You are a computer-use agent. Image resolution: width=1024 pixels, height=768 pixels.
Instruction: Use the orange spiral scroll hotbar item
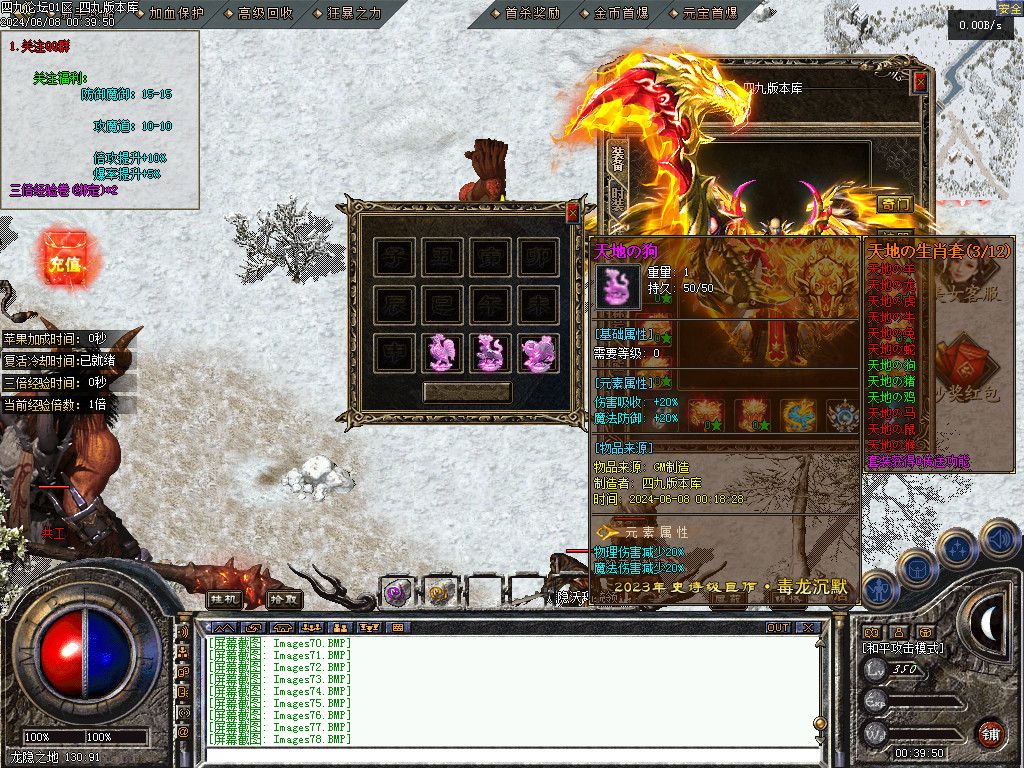[440, 593]
